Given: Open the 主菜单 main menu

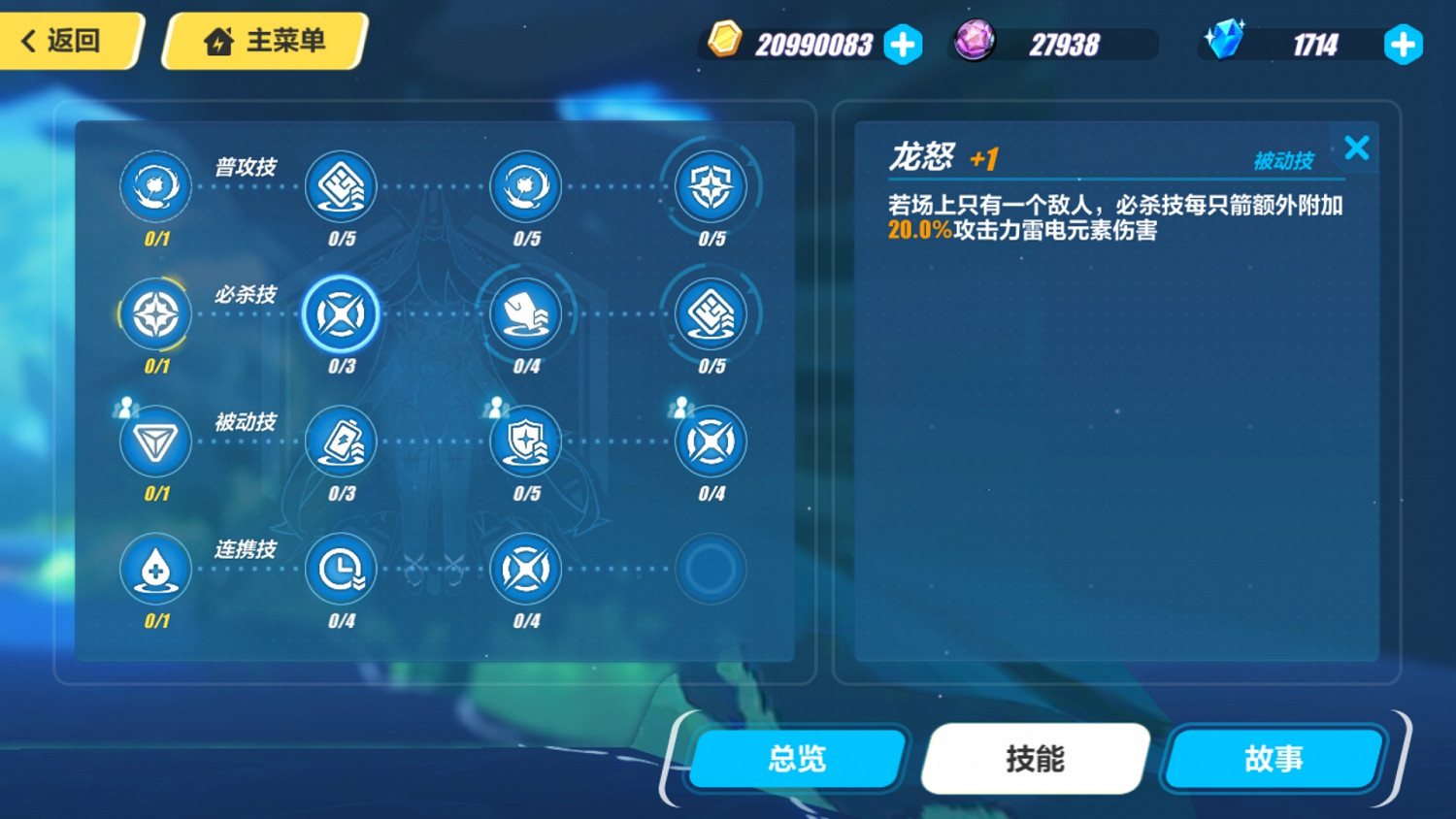Looking at the screenshot, I should click(x=260, y=40).
